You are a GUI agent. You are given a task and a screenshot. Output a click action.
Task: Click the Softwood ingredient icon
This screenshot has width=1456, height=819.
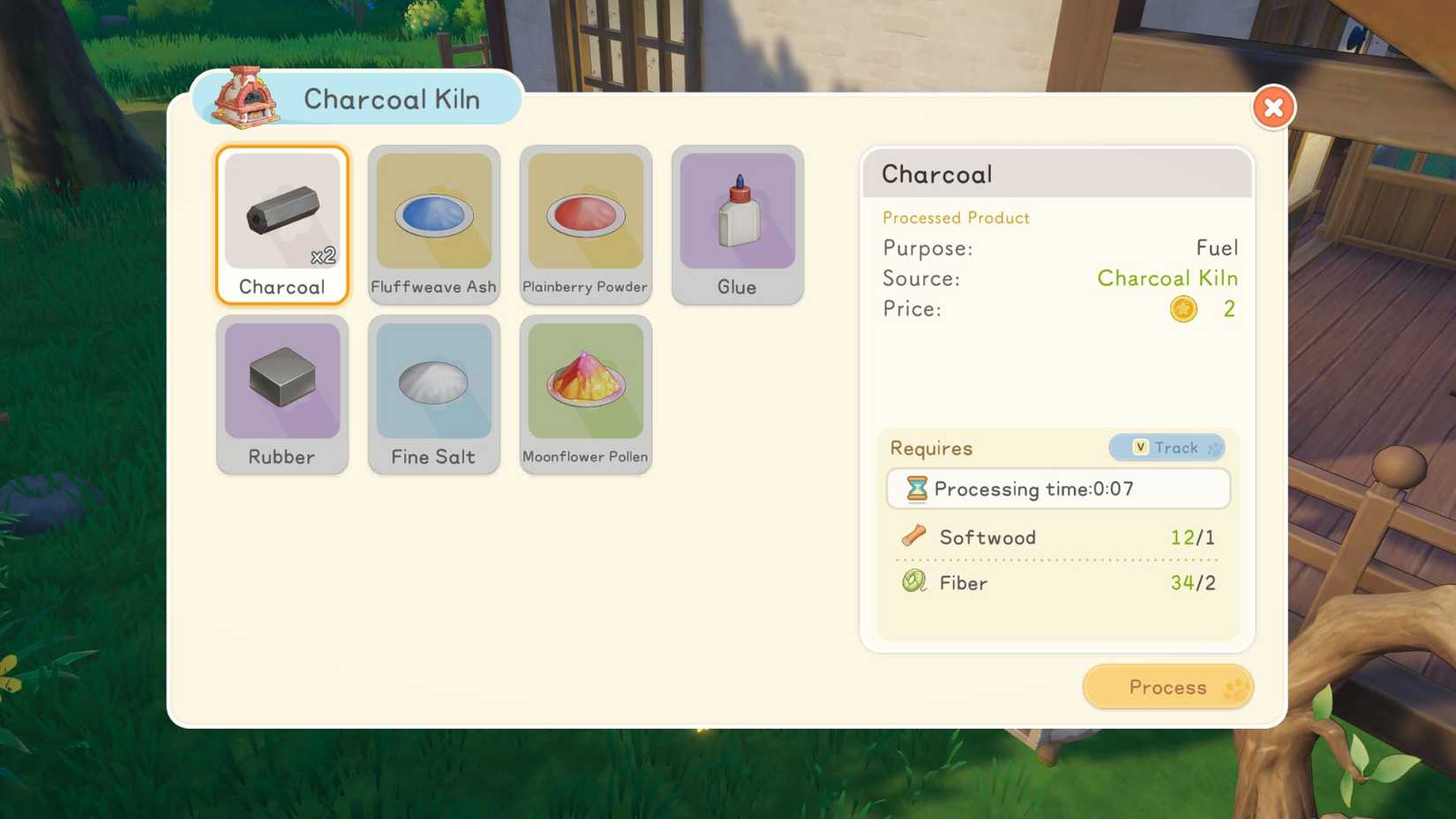pos(914,537)
